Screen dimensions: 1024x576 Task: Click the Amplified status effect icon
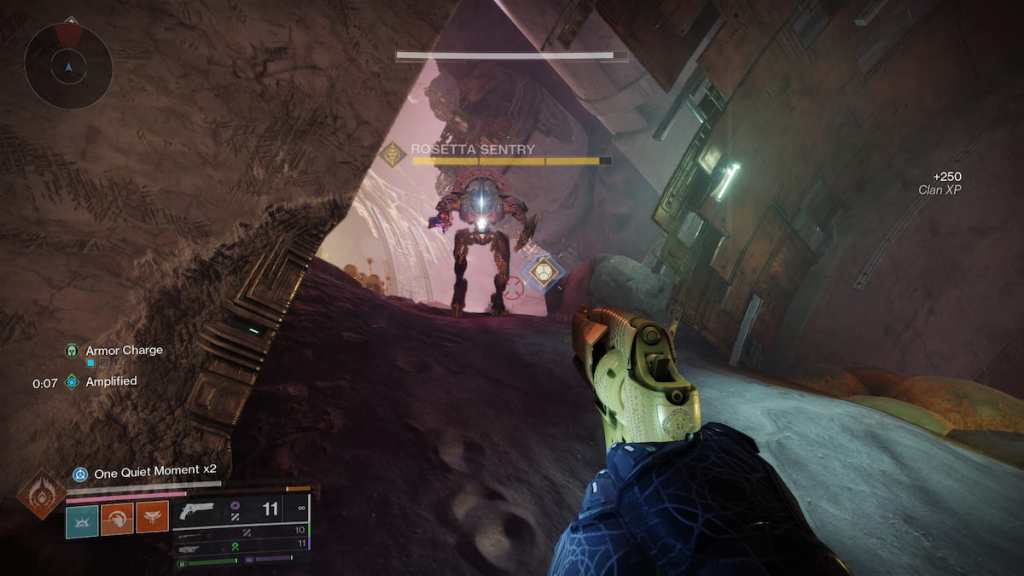(72, 382)
